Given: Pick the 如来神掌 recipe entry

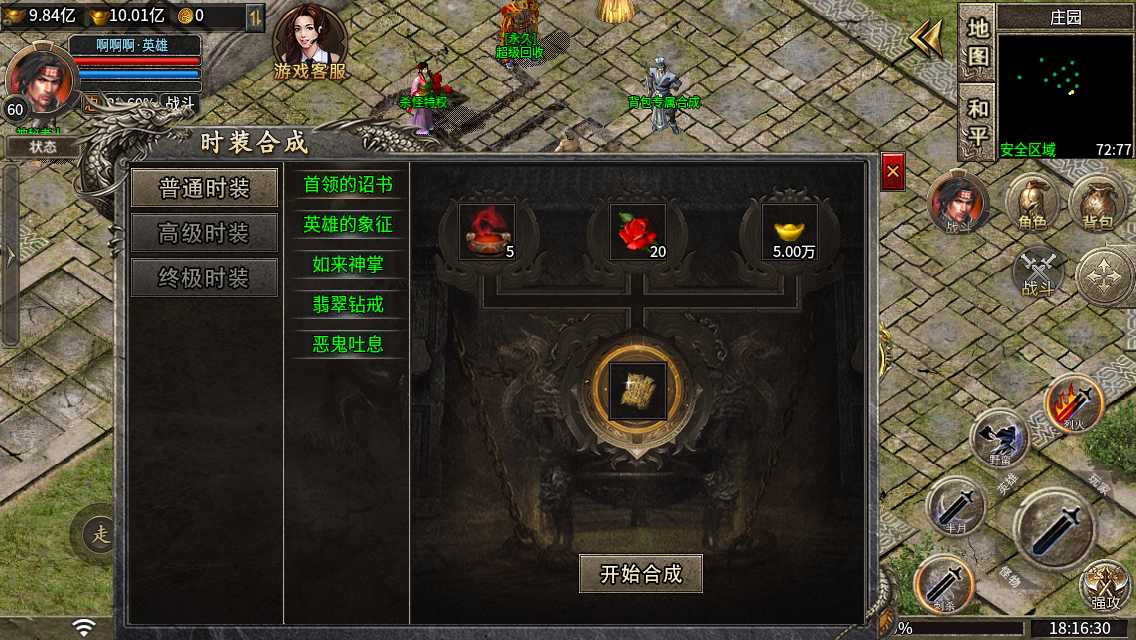Looking at the screenshot, I should coord(348,265).
